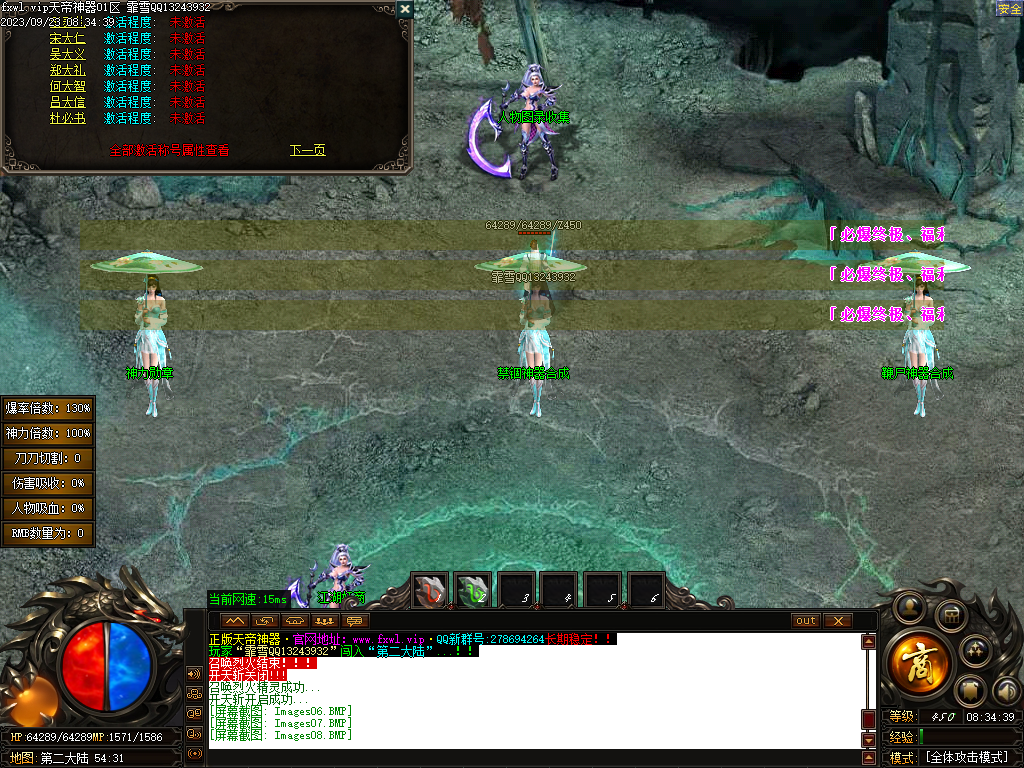Select the 吴太义 entry

tap(67, 54)
